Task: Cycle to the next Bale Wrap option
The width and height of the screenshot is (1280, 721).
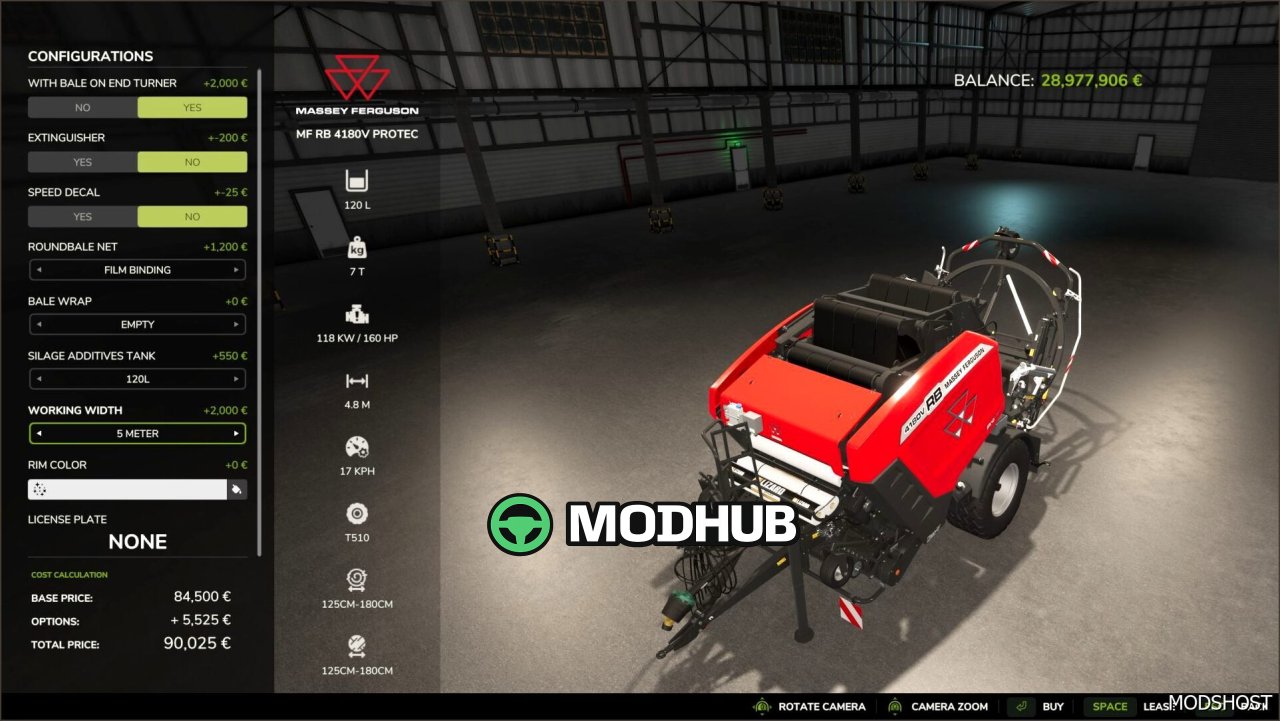Action: (x=236, y=324)
